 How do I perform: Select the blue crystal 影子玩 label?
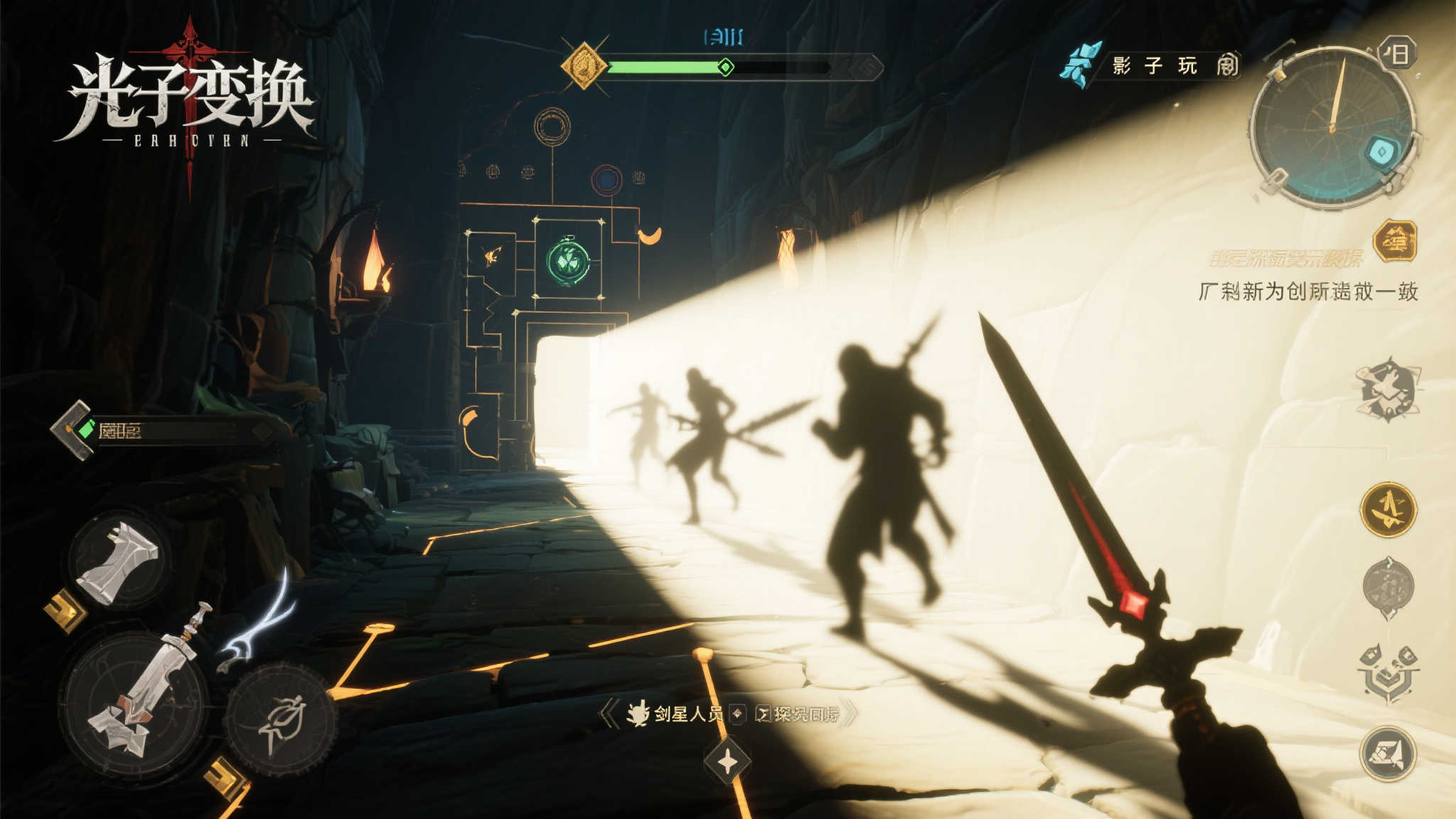[1150, 66]
